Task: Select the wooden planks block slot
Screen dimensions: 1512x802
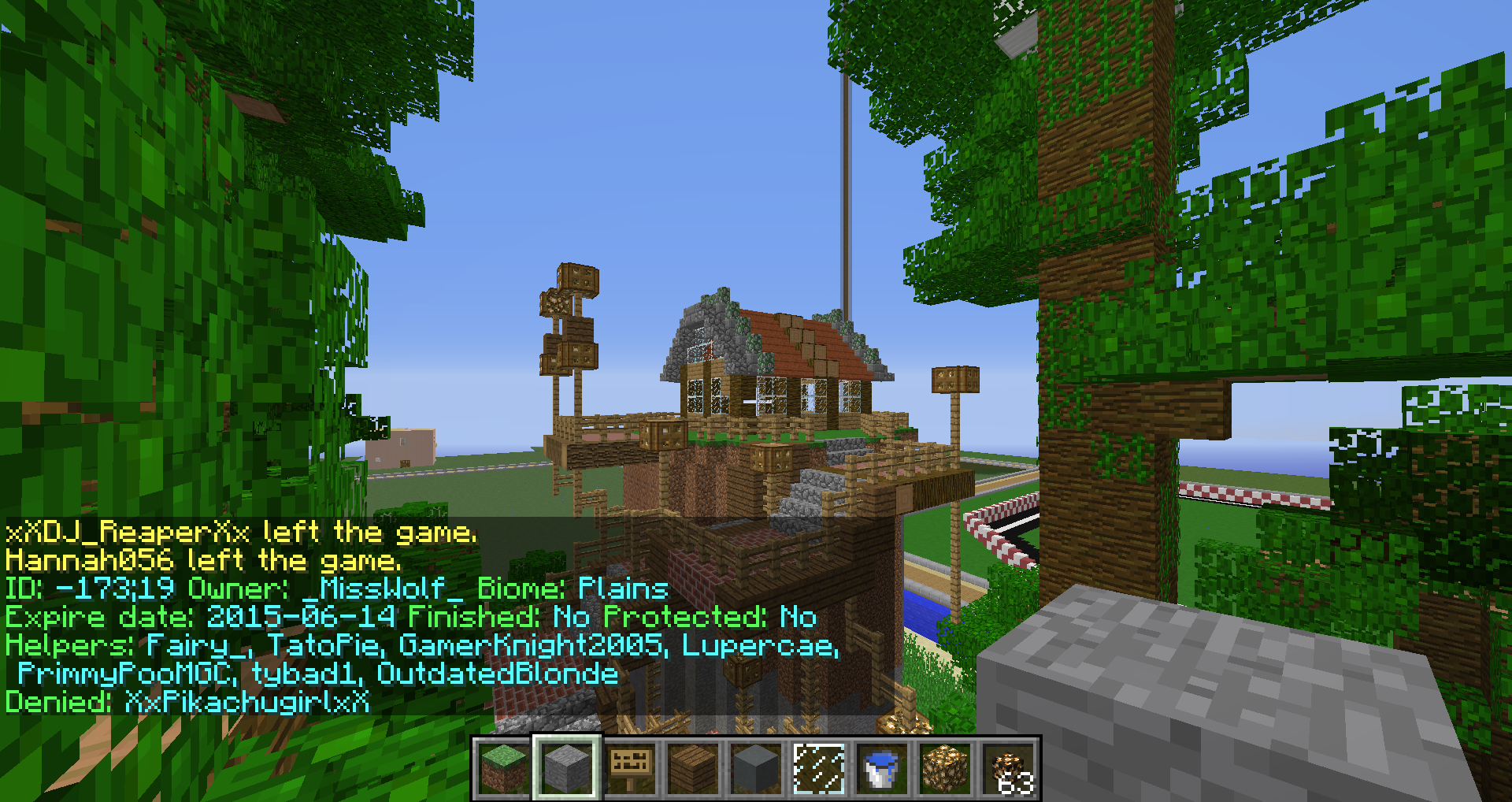Action: (693, 768)
